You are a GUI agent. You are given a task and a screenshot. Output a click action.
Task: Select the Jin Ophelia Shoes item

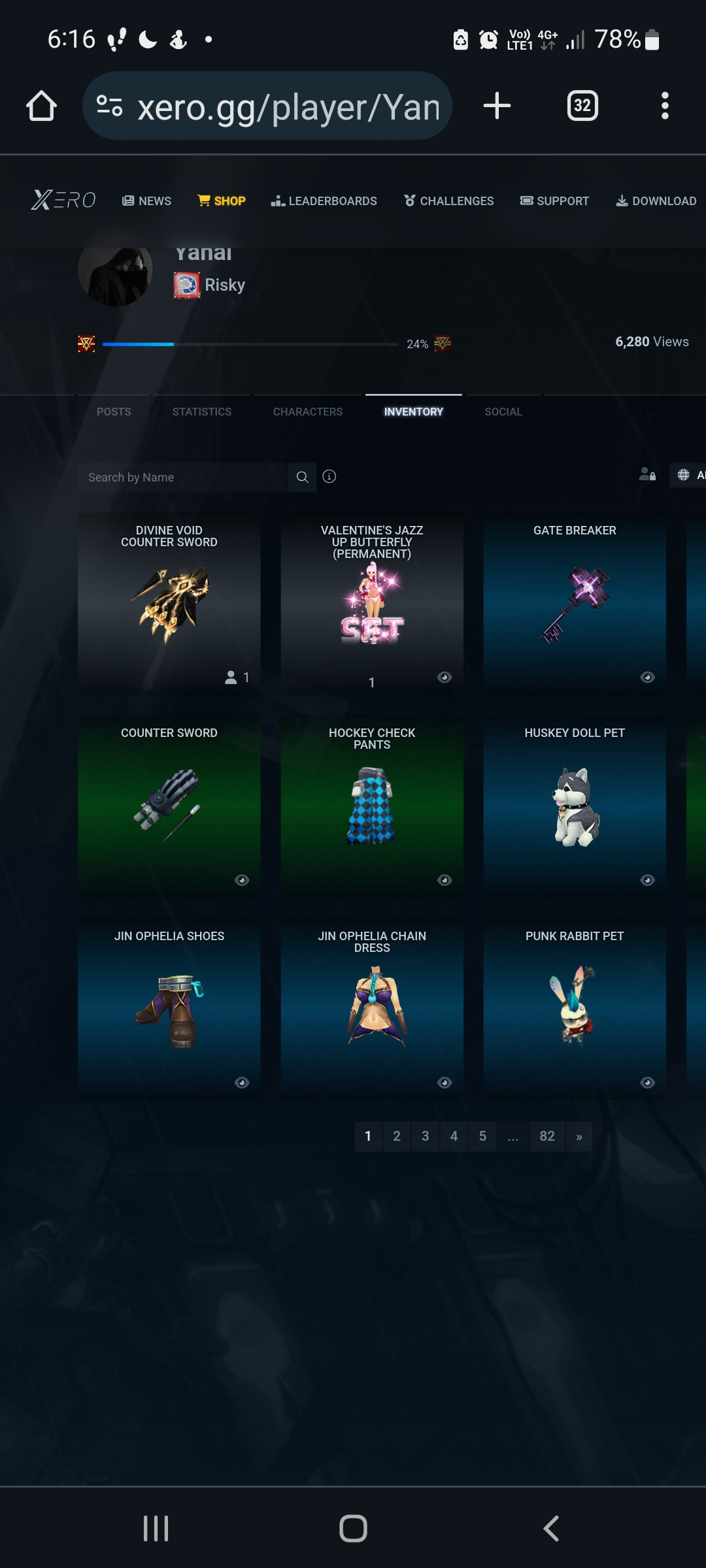(169, 1007)
